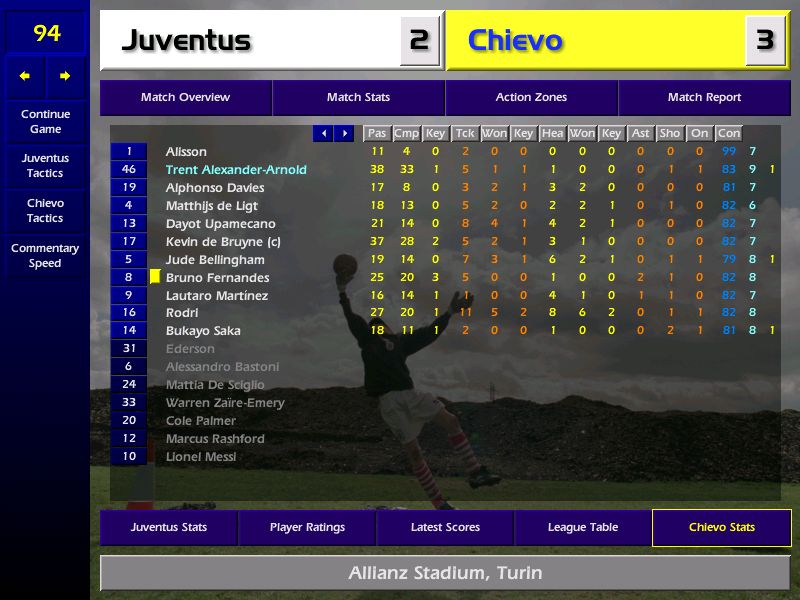800x600 pixels.
Task: Open Juventus Tactics
Action: 45,165
